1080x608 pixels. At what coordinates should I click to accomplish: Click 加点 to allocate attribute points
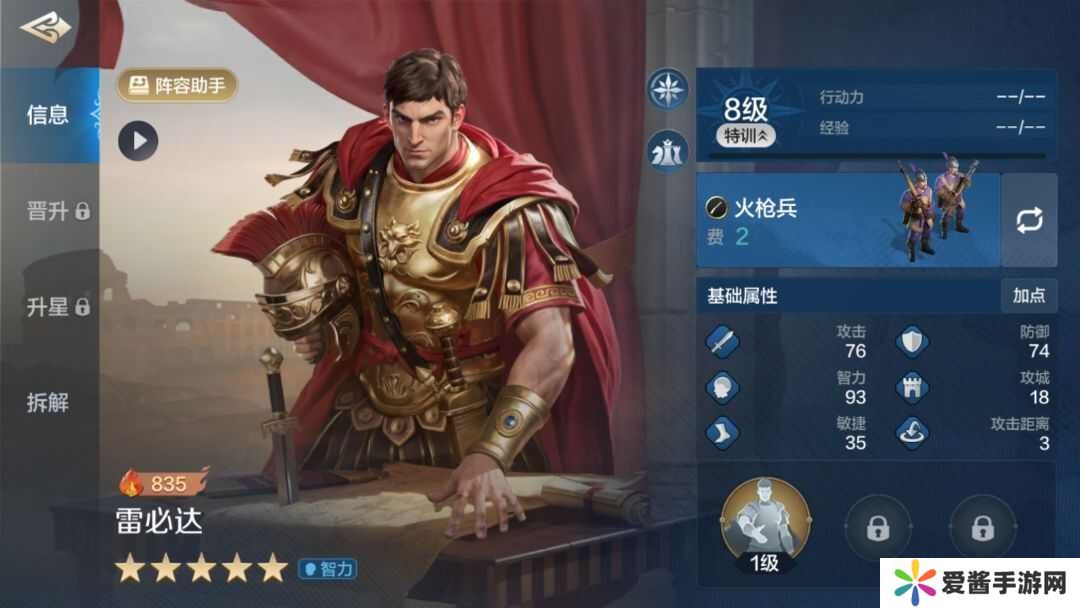(x=1028, y=295)
